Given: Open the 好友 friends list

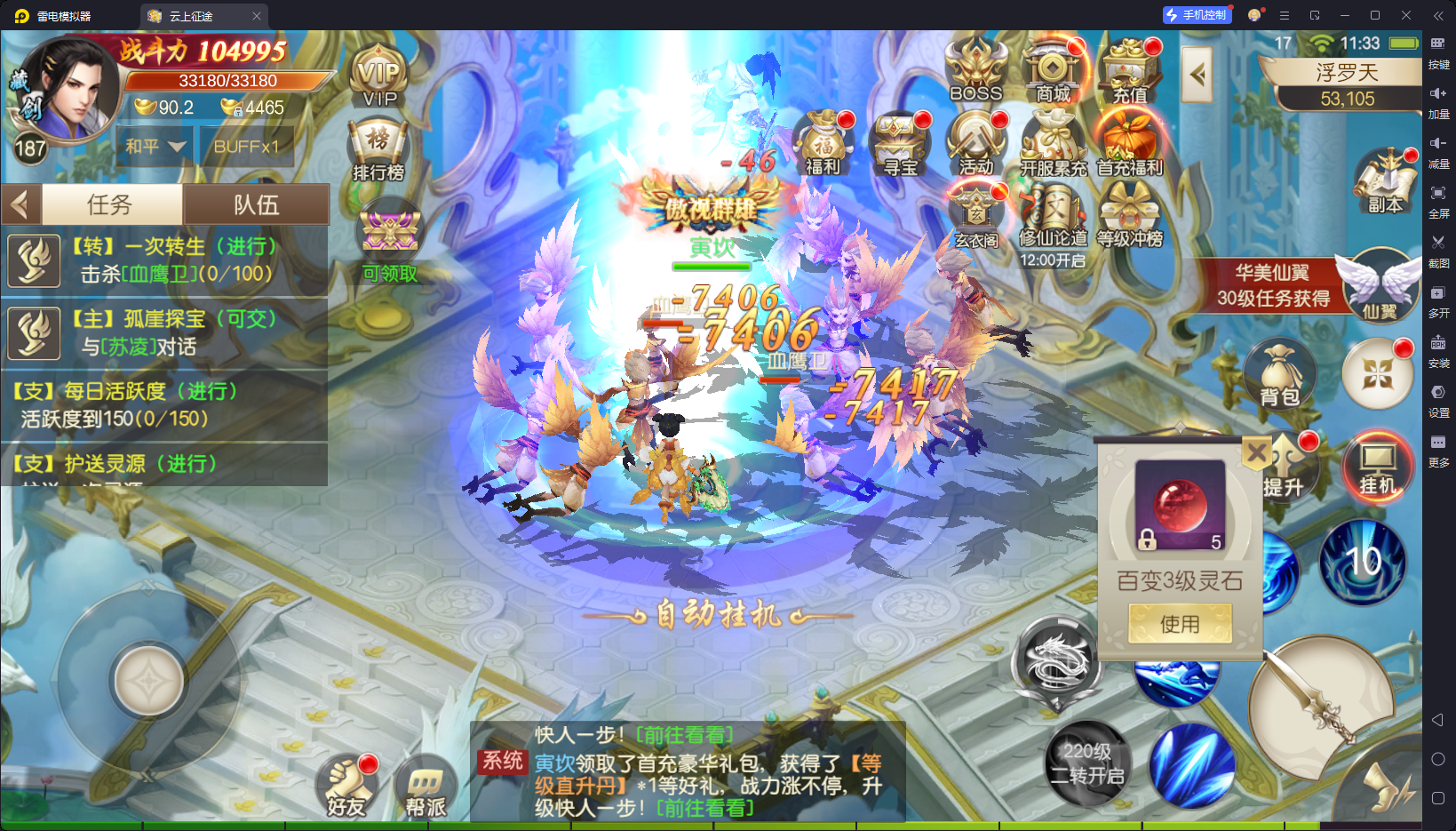Looking at the screenshot, I should pos(346,787).
